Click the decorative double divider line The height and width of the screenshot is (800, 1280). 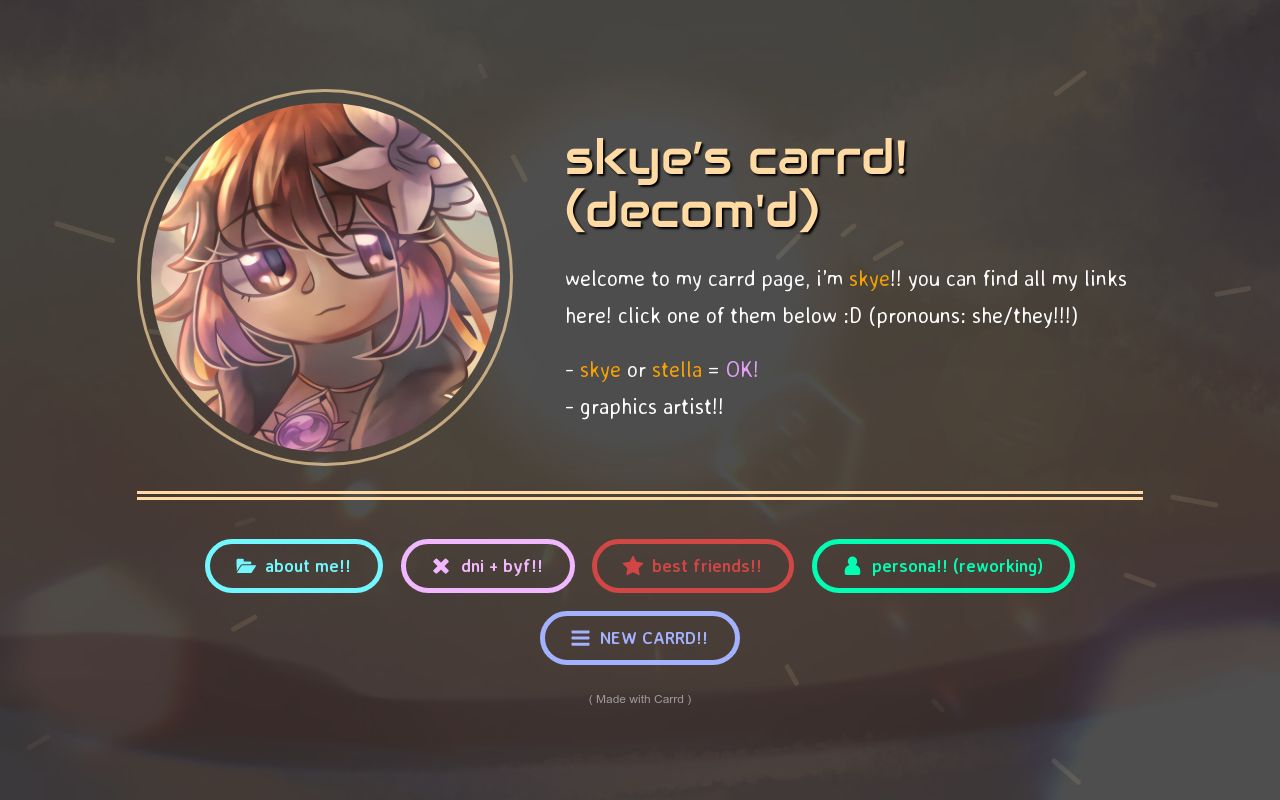[x=640, y=494]
